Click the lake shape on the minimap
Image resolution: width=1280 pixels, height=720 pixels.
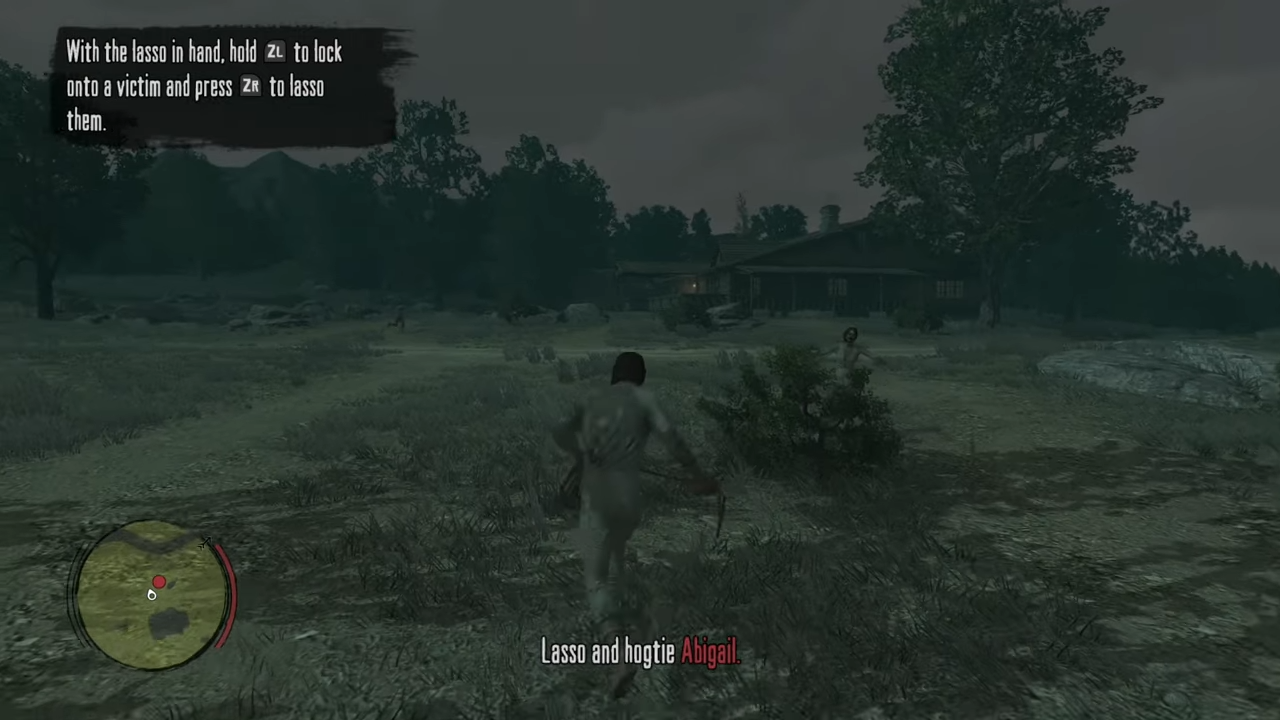(167, 622)
